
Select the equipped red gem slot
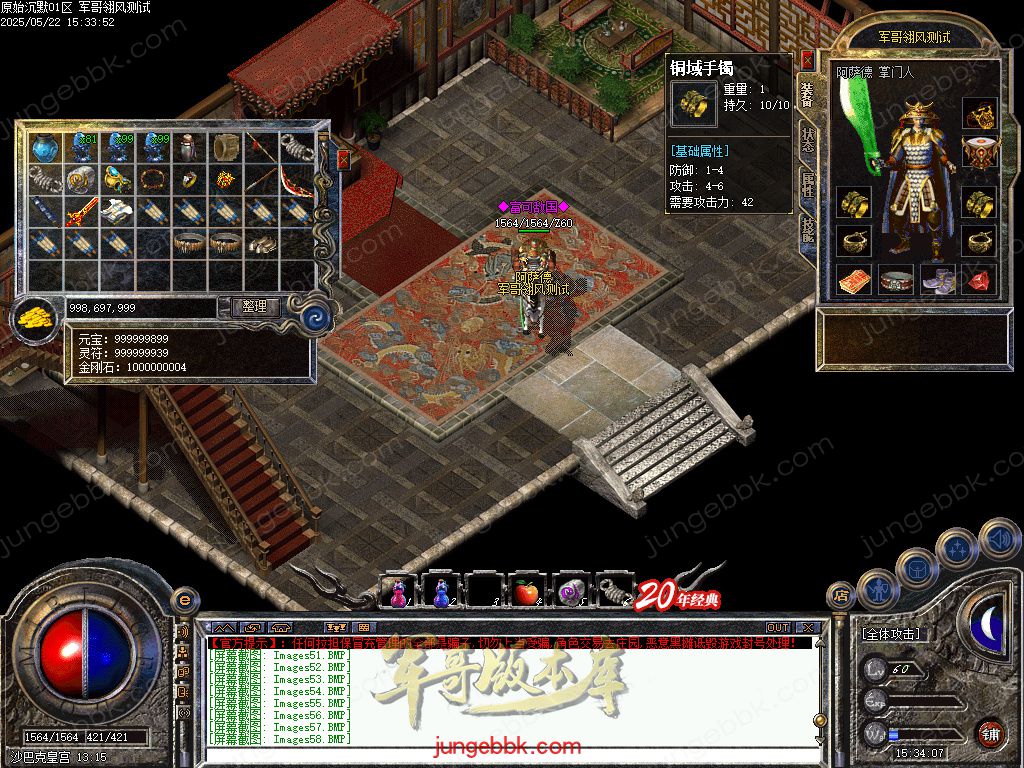pos(980,279)
